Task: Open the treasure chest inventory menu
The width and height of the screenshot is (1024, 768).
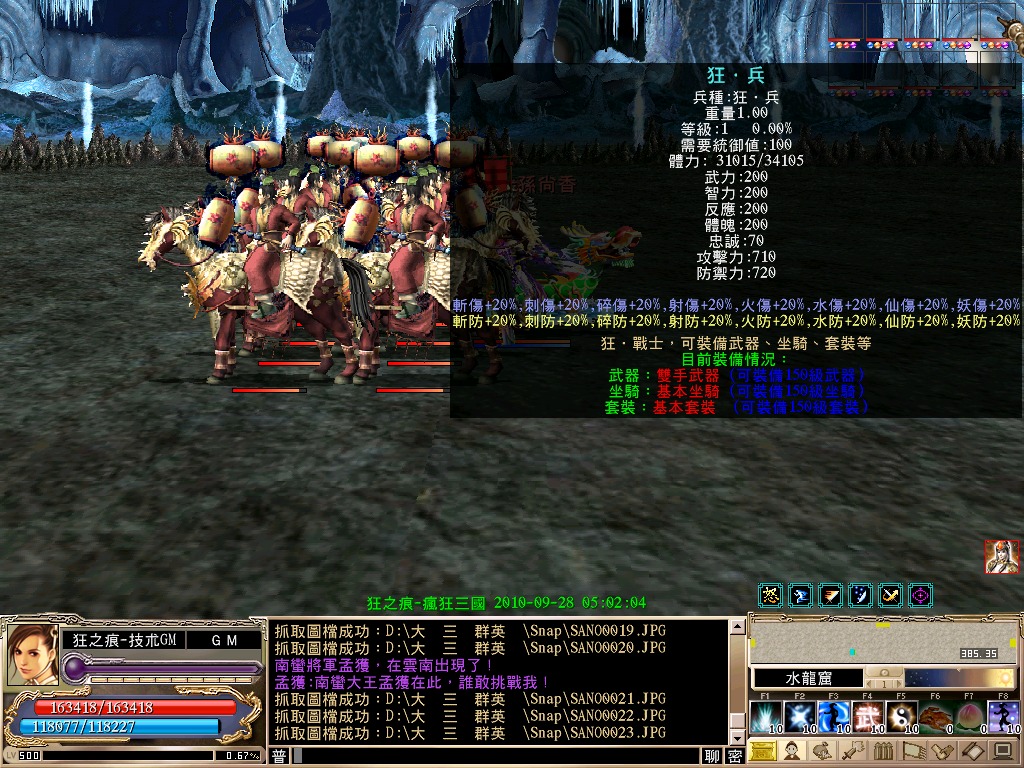Action: (x=762, y=751)
